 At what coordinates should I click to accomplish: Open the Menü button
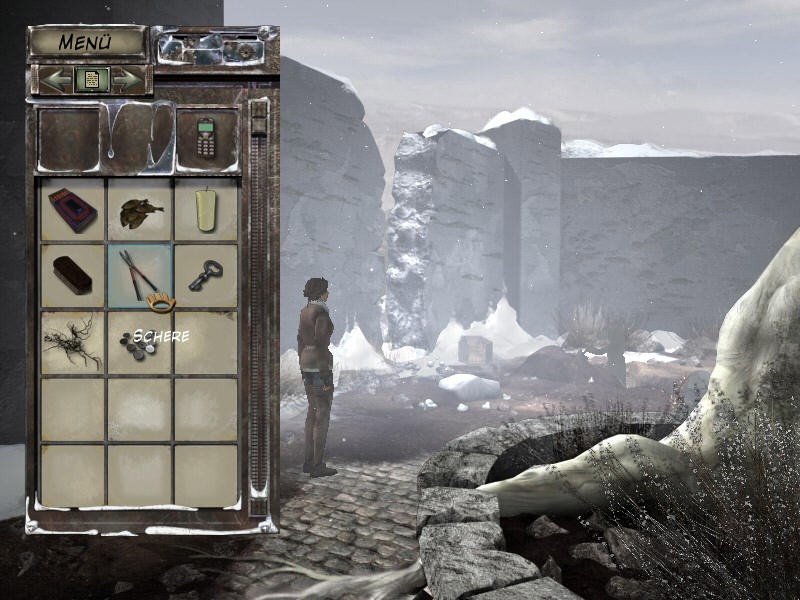point(87,42)
